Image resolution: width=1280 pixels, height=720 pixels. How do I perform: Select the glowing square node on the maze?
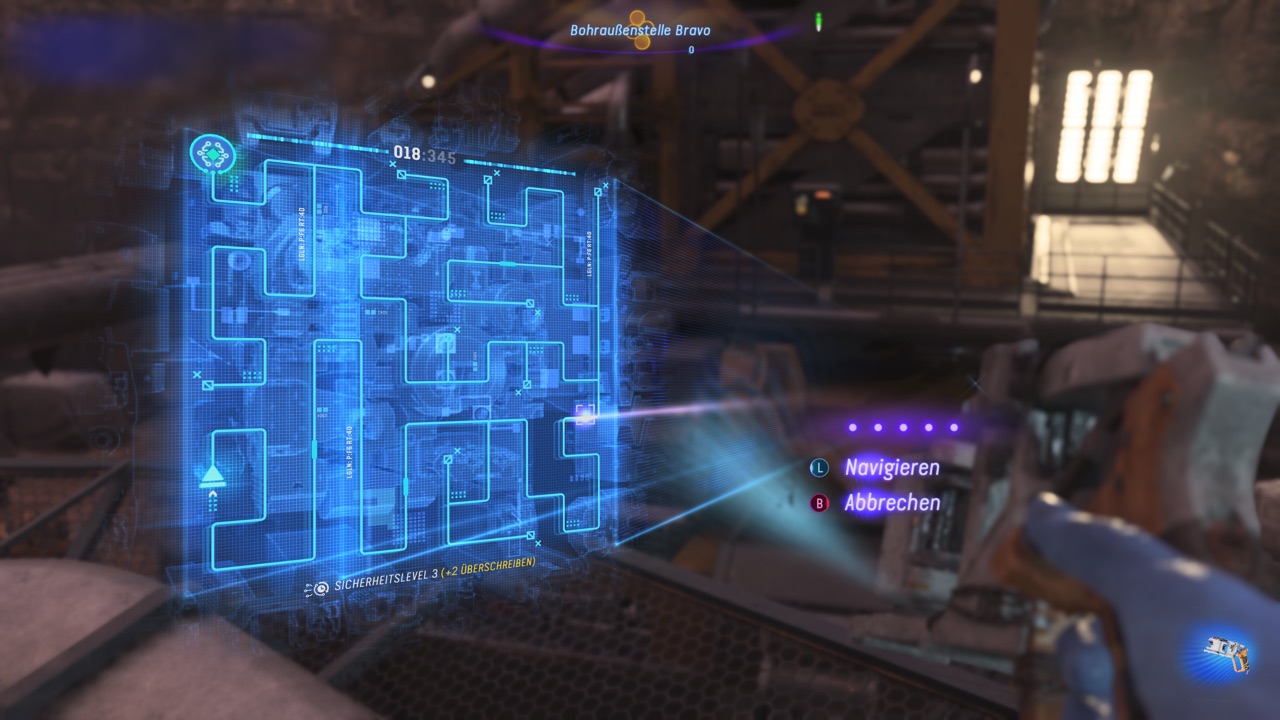[x=586, y=414]
